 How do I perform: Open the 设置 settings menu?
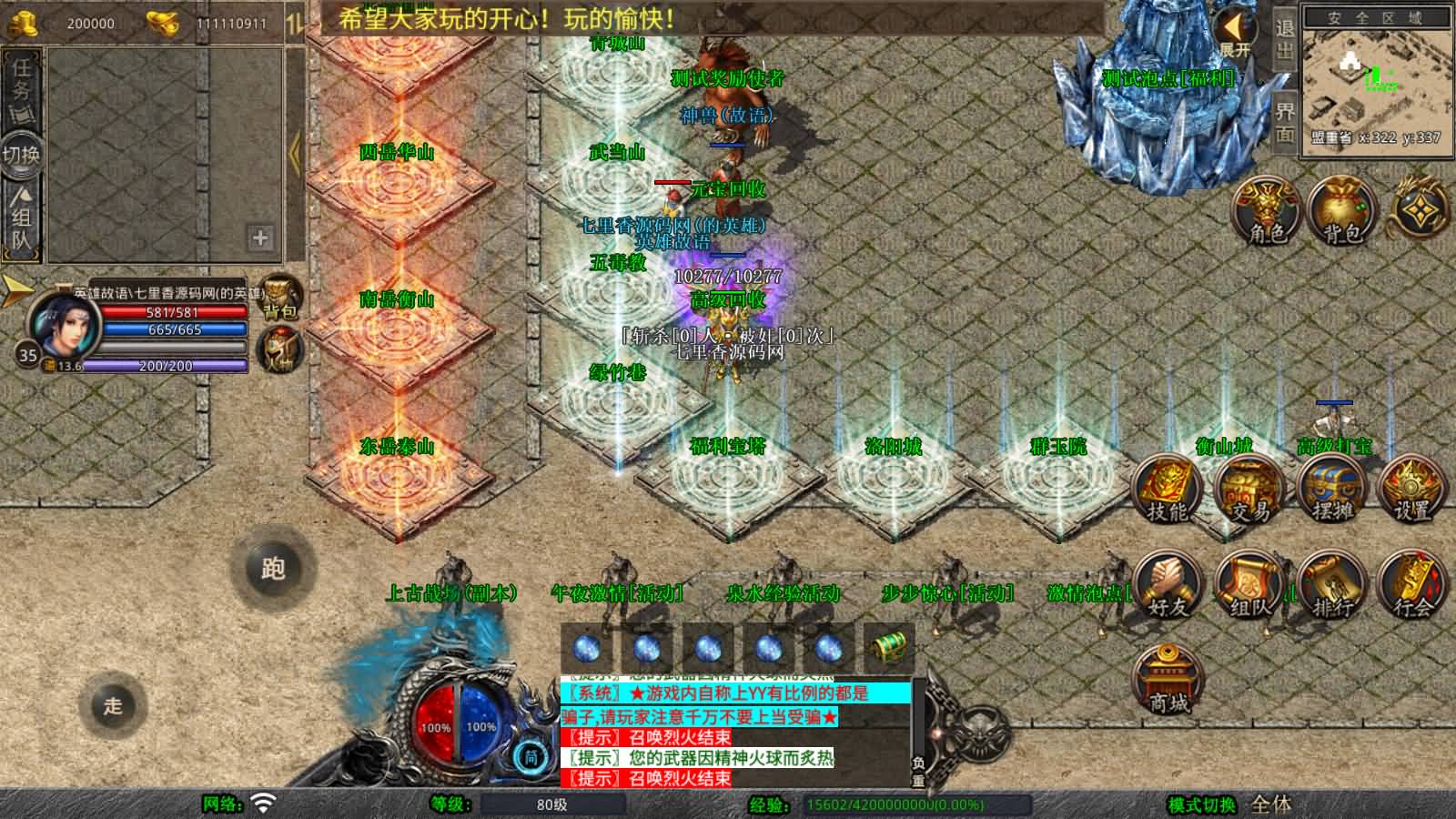1411,491
